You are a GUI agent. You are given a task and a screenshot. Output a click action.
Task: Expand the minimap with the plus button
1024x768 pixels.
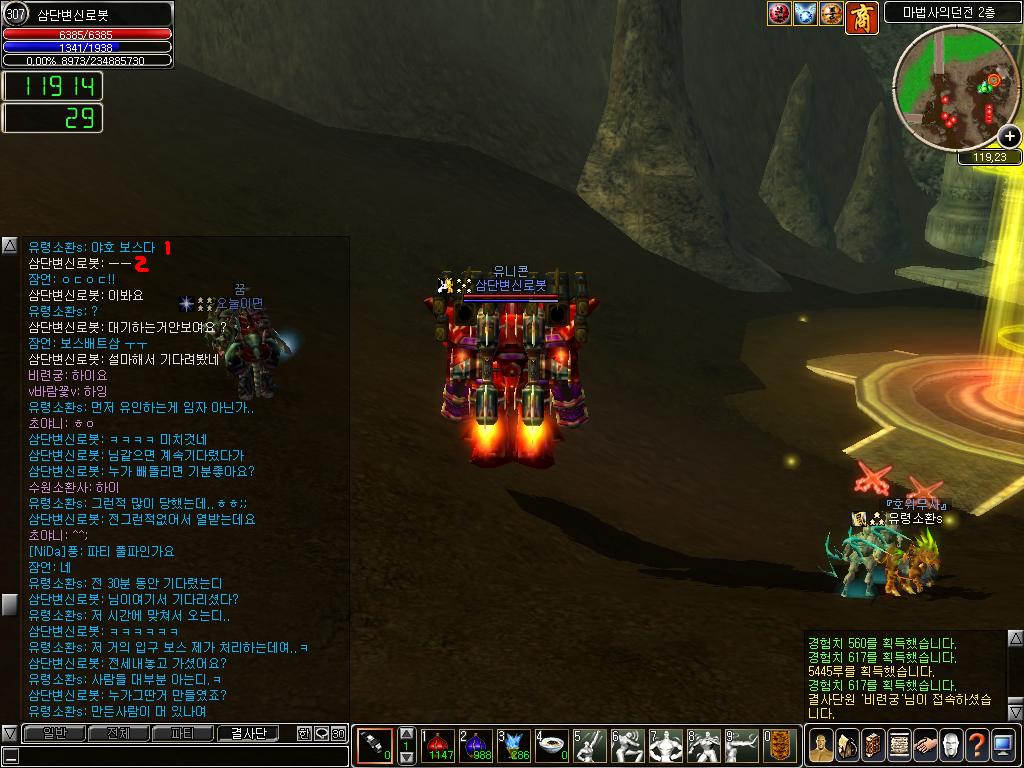[x=1009, y=137]
